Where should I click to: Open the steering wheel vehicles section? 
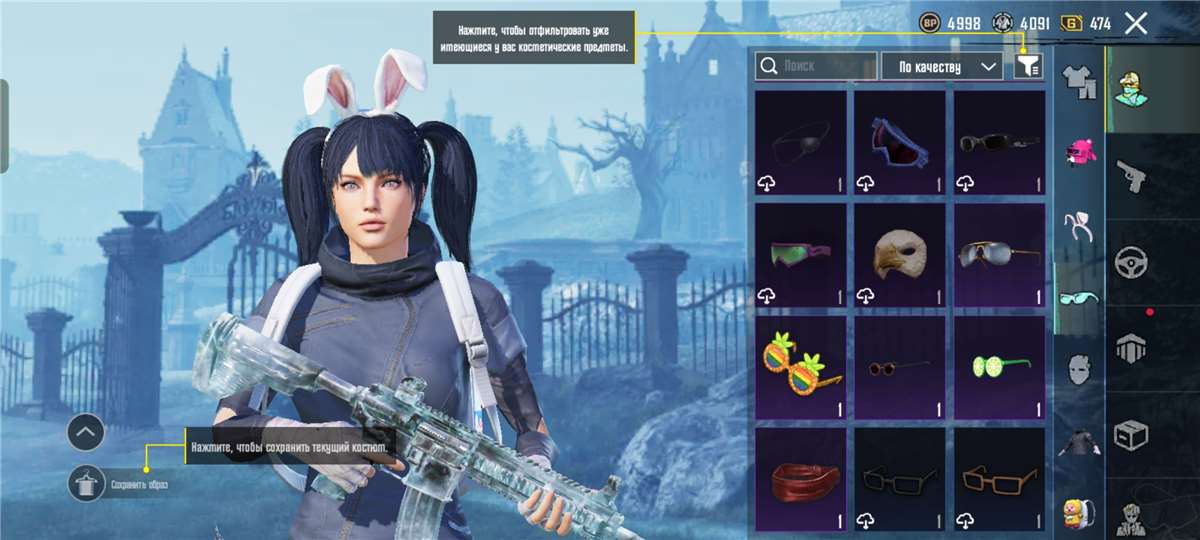tap(1131, 261)
